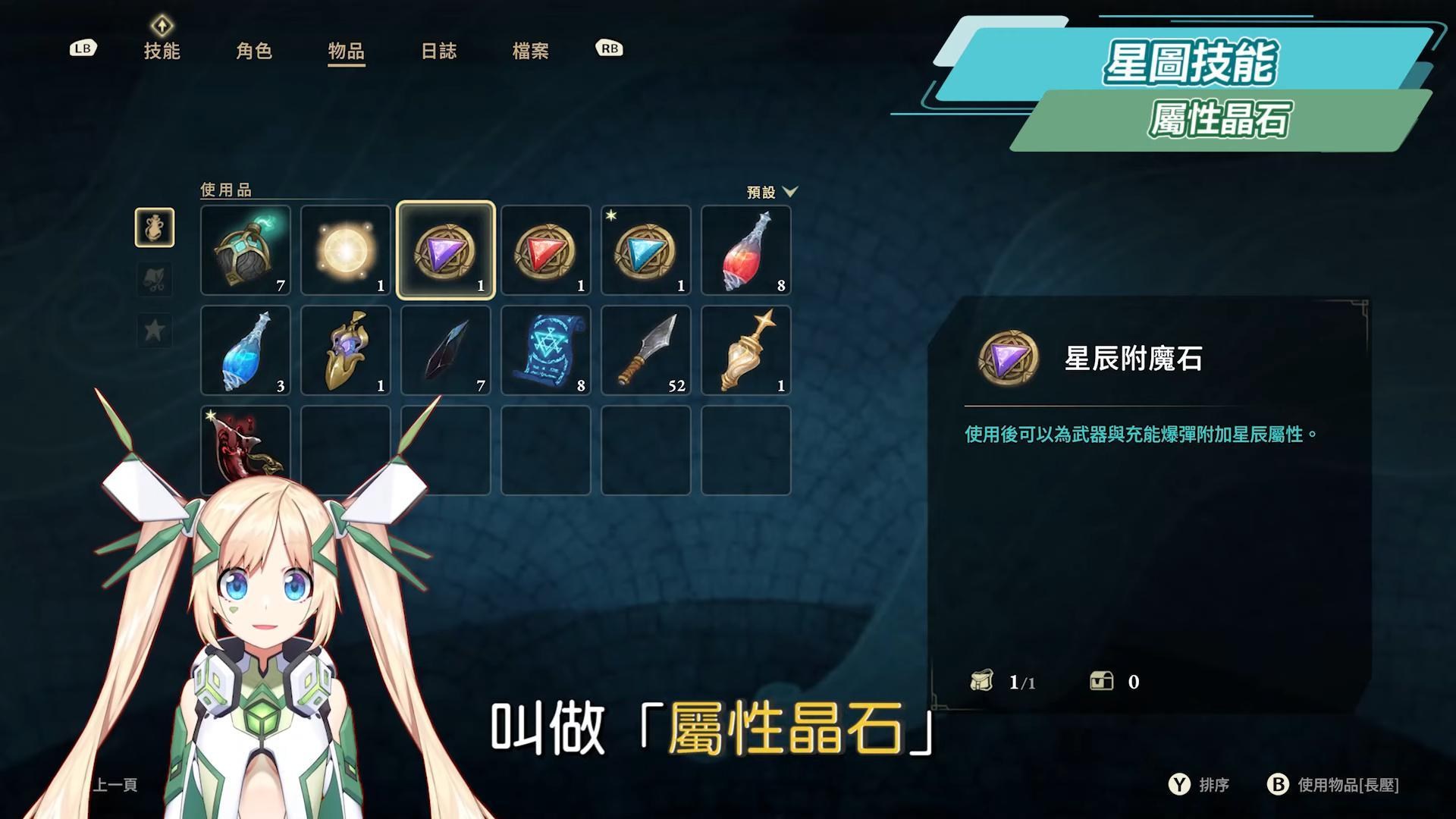Pick the blue triangle enchant stone
This screenshot has height=819, width=1456.
[x=646, y=251]
